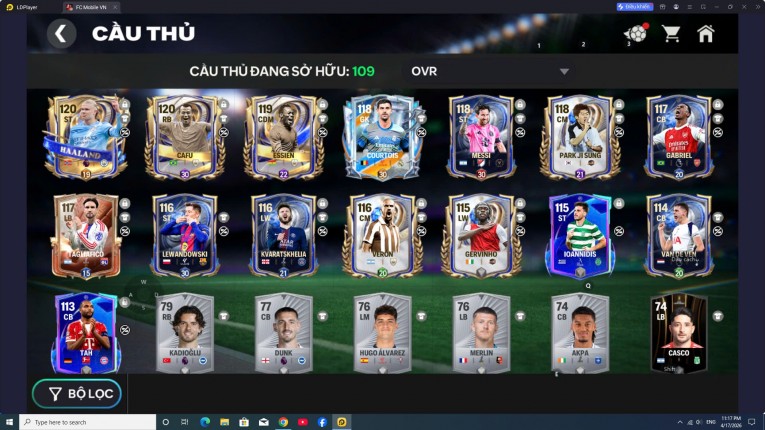Select the Haaland player card
Viewport: 765px width, 430px height.
[x=81, y=137]
